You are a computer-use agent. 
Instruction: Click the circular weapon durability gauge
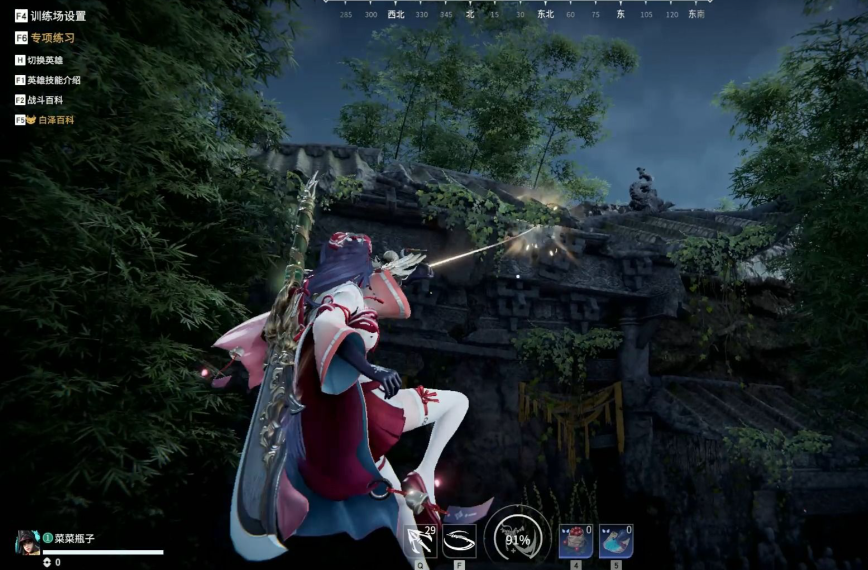(x=517, y=538)
